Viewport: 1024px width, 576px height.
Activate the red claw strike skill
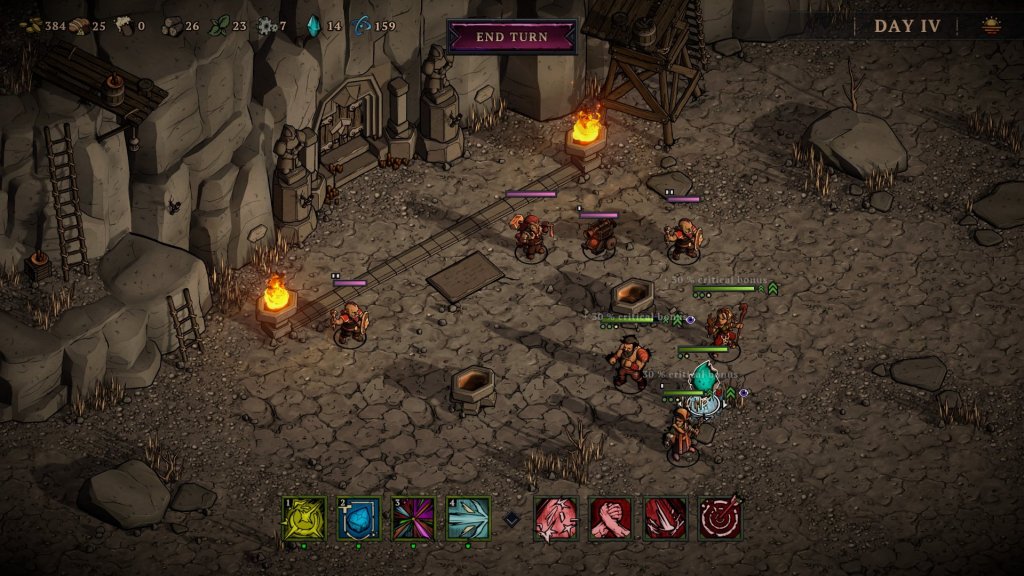pos(665,519)
